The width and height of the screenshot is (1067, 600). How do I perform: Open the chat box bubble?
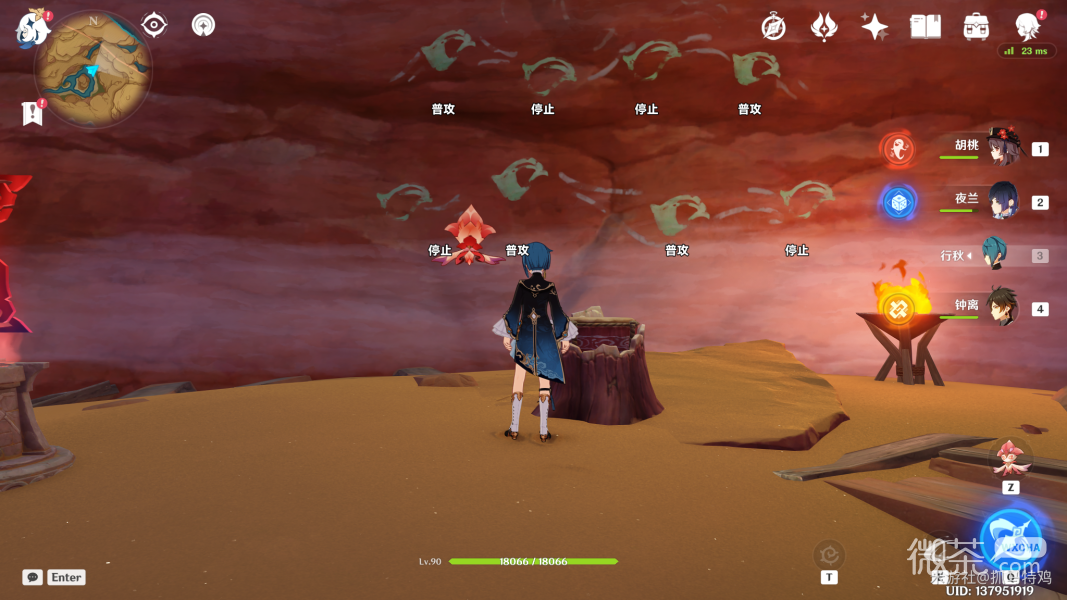point(33,577)
